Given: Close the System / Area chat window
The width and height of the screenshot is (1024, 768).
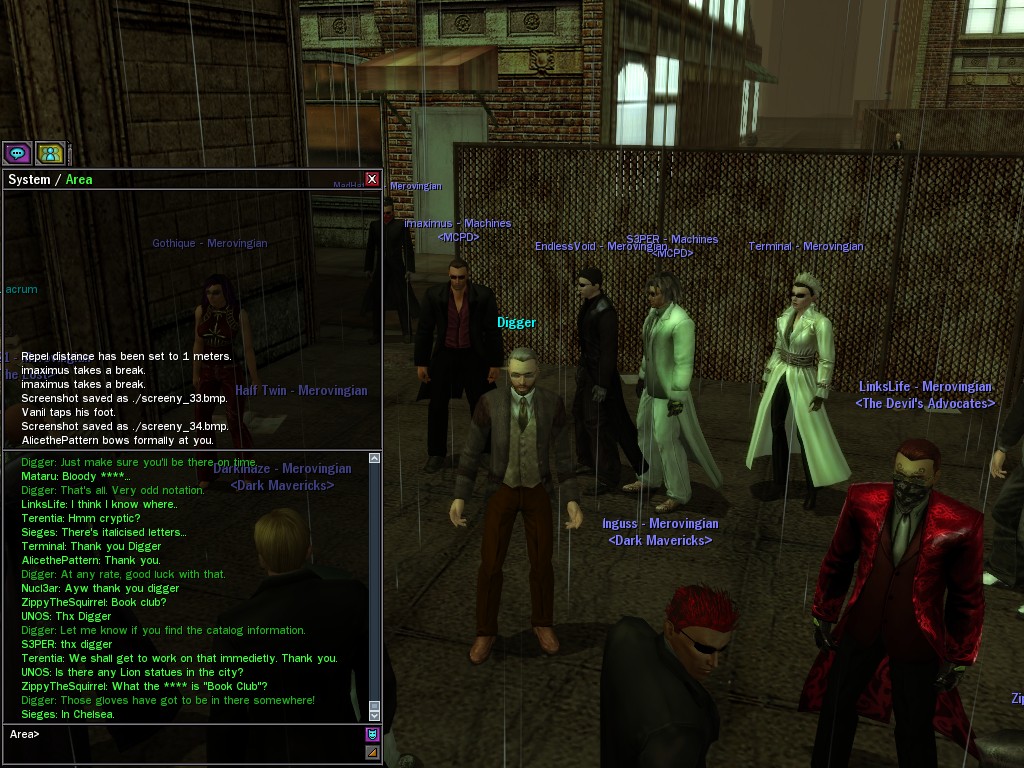Looking at the screenshot, I should (372, 179).
